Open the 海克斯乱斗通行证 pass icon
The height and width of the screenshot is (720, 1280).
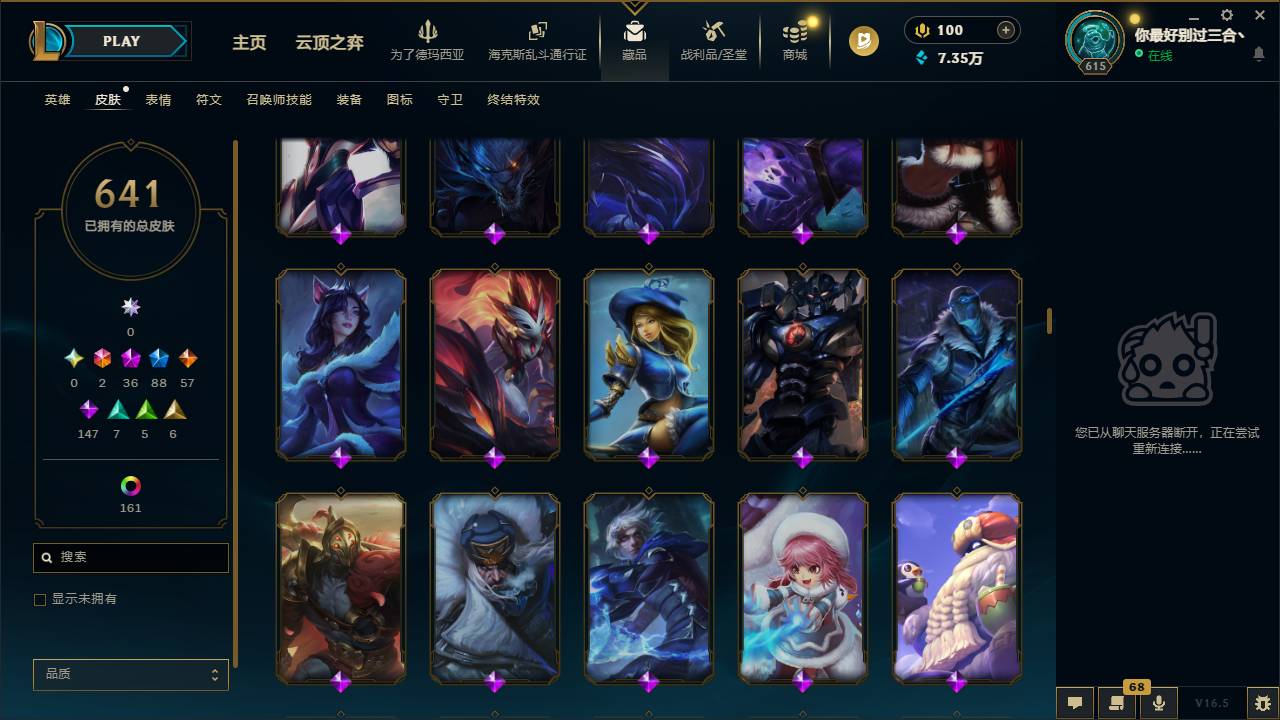537,40
